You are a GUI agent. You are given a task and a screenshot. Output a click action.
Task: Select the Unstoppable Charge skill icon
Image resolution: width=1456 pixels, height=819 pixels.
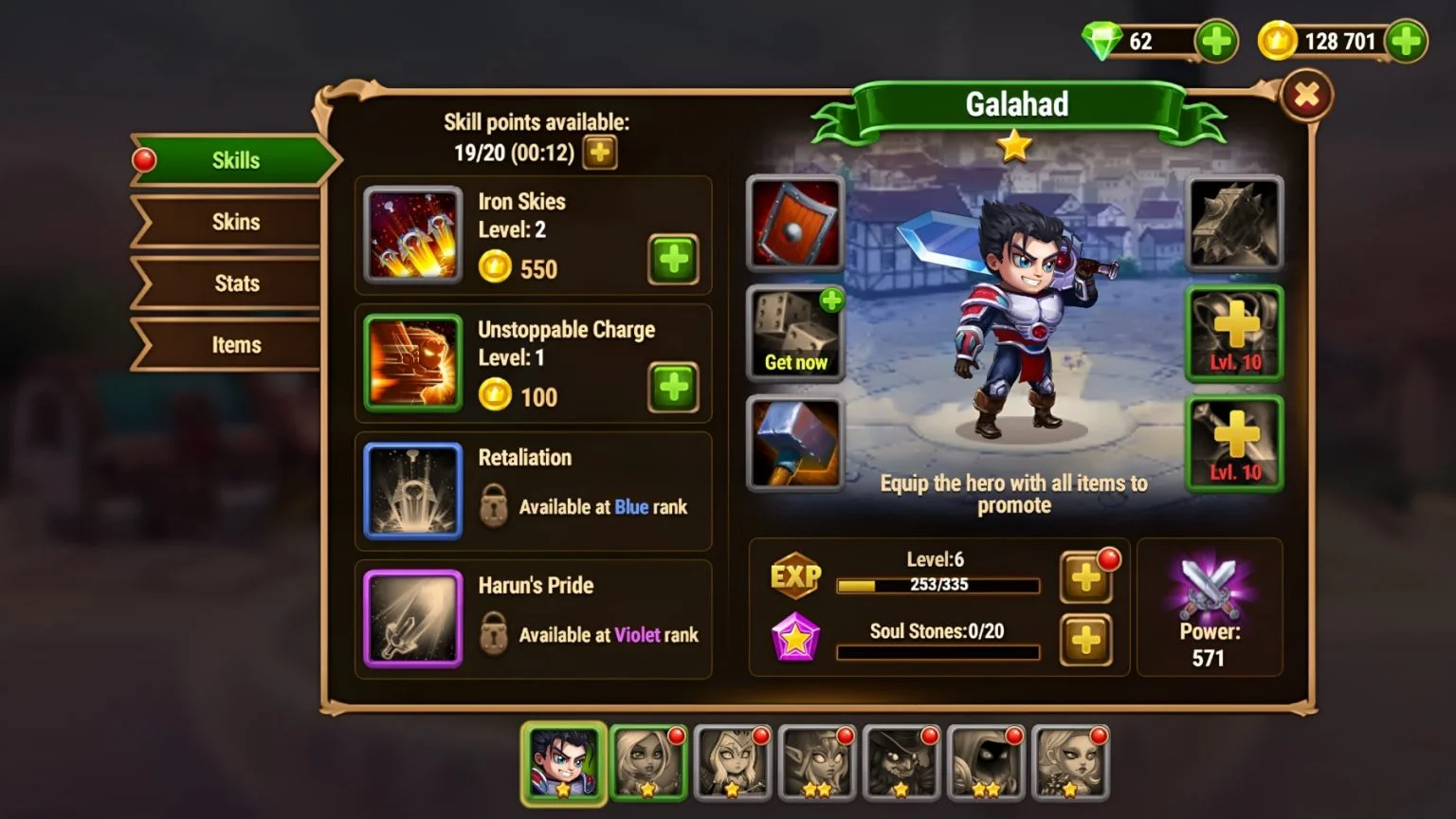coord(412,363)
